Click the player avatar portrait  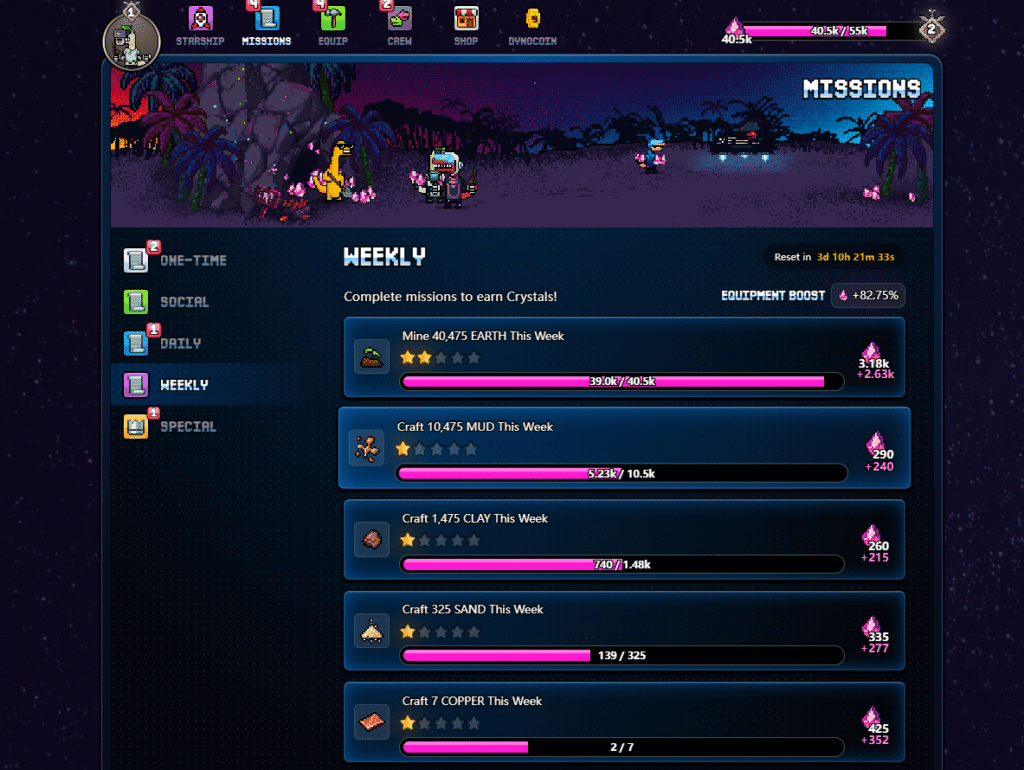point(132,41)
